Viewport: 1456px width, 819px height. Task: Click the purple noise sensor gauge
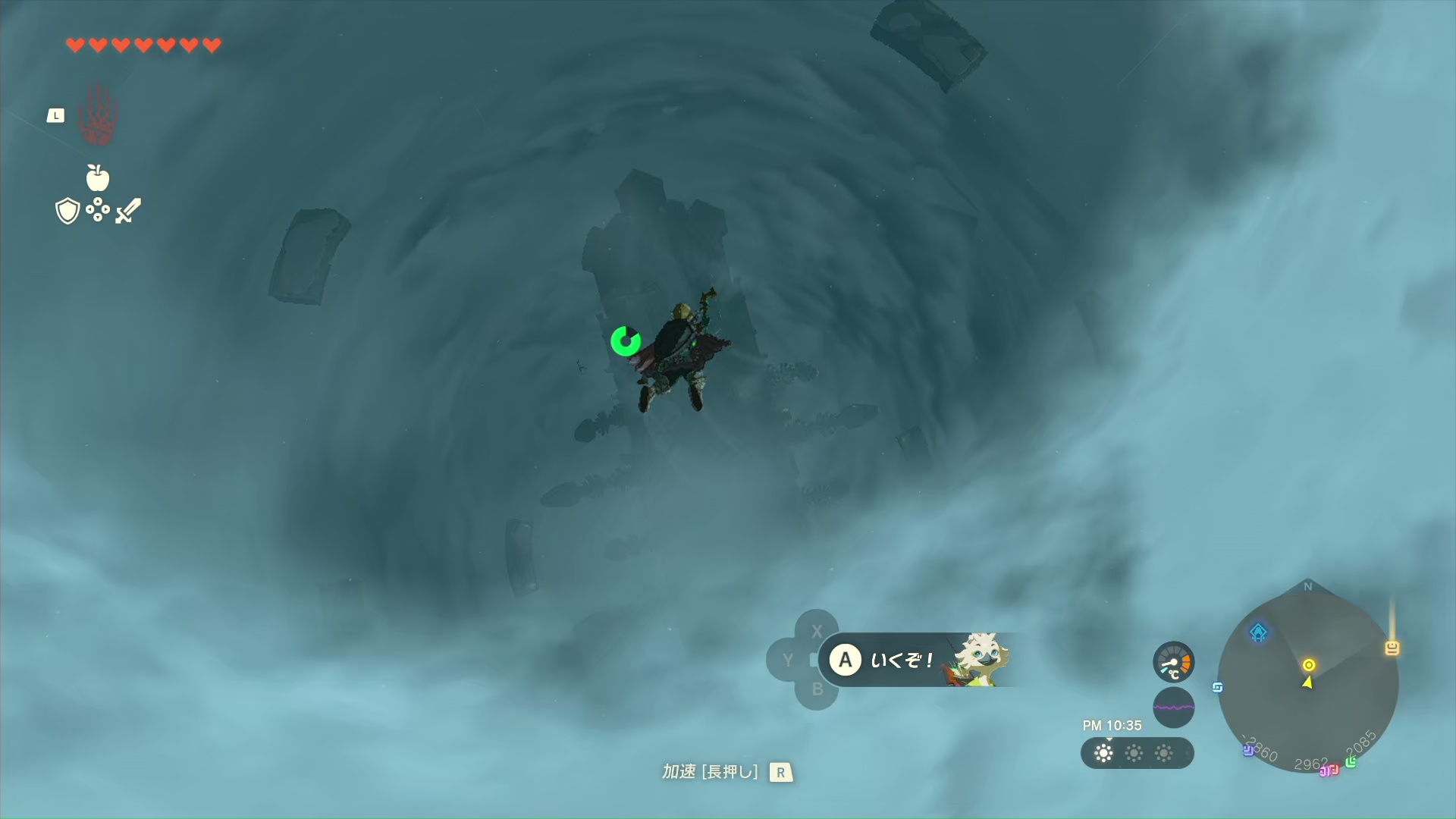(x=1173, y=708)
